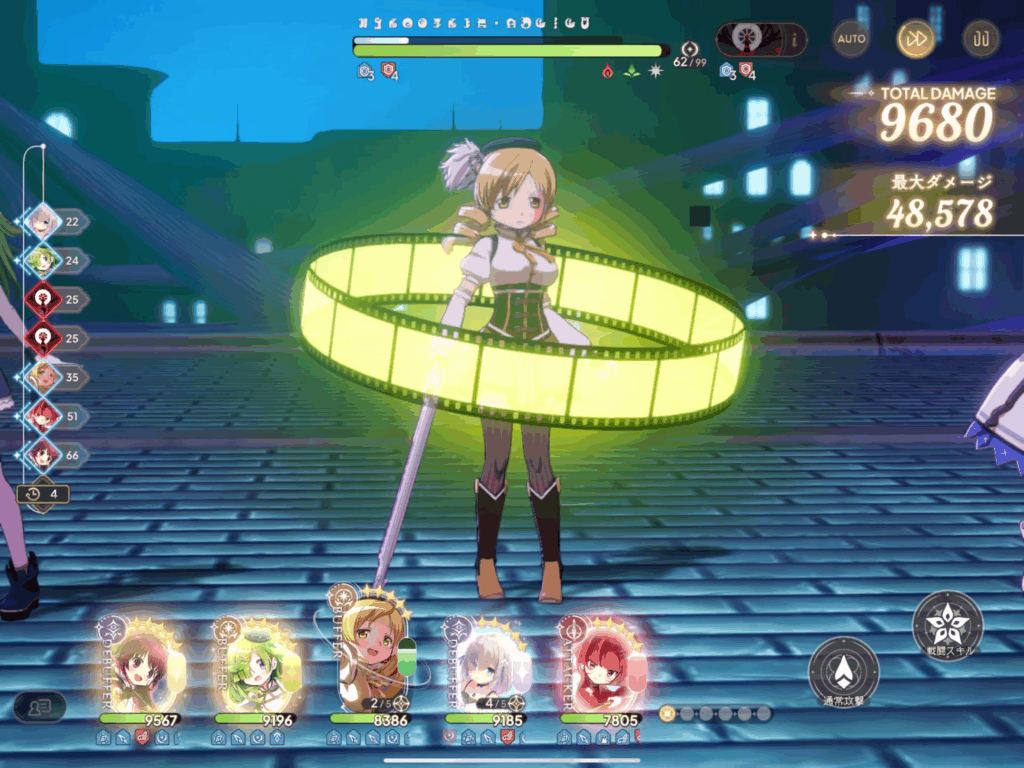Select the white-haired character card with 9185 HP
This screenshot has width=1024, height=768.
487,668
